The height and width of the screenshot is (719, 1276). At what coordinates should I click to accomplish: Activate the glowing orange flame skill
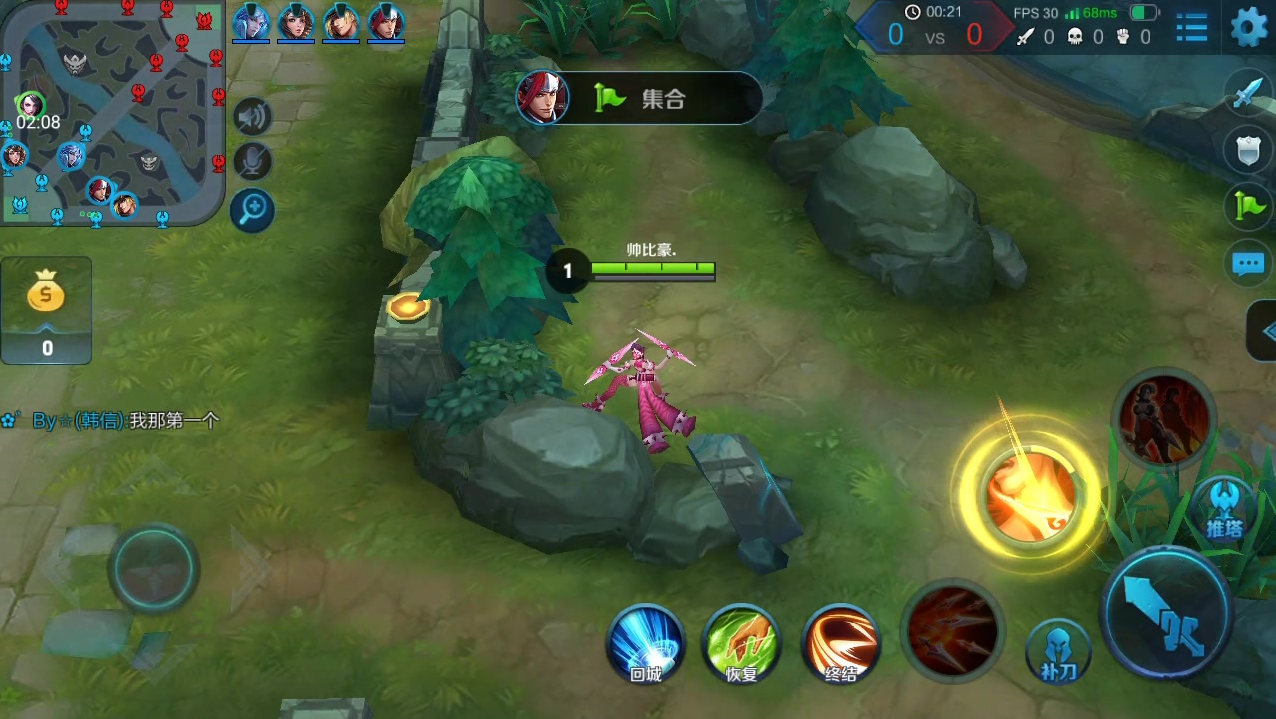[x=1029, y=494]
